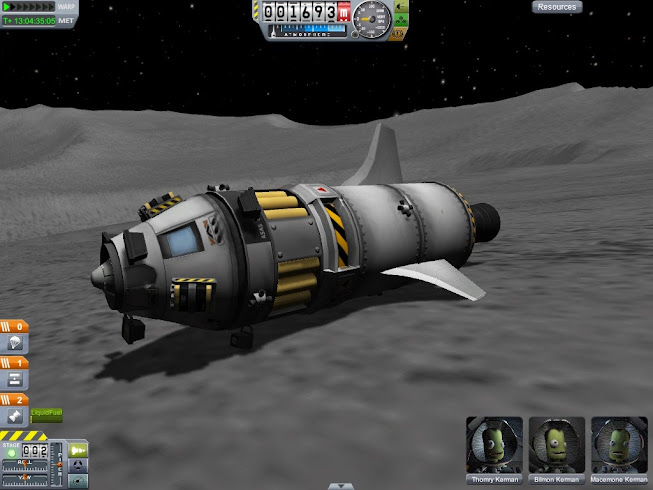653x490 pixels.
Task: Expand the navball with the bottom arrow
Action: point(341,486)
